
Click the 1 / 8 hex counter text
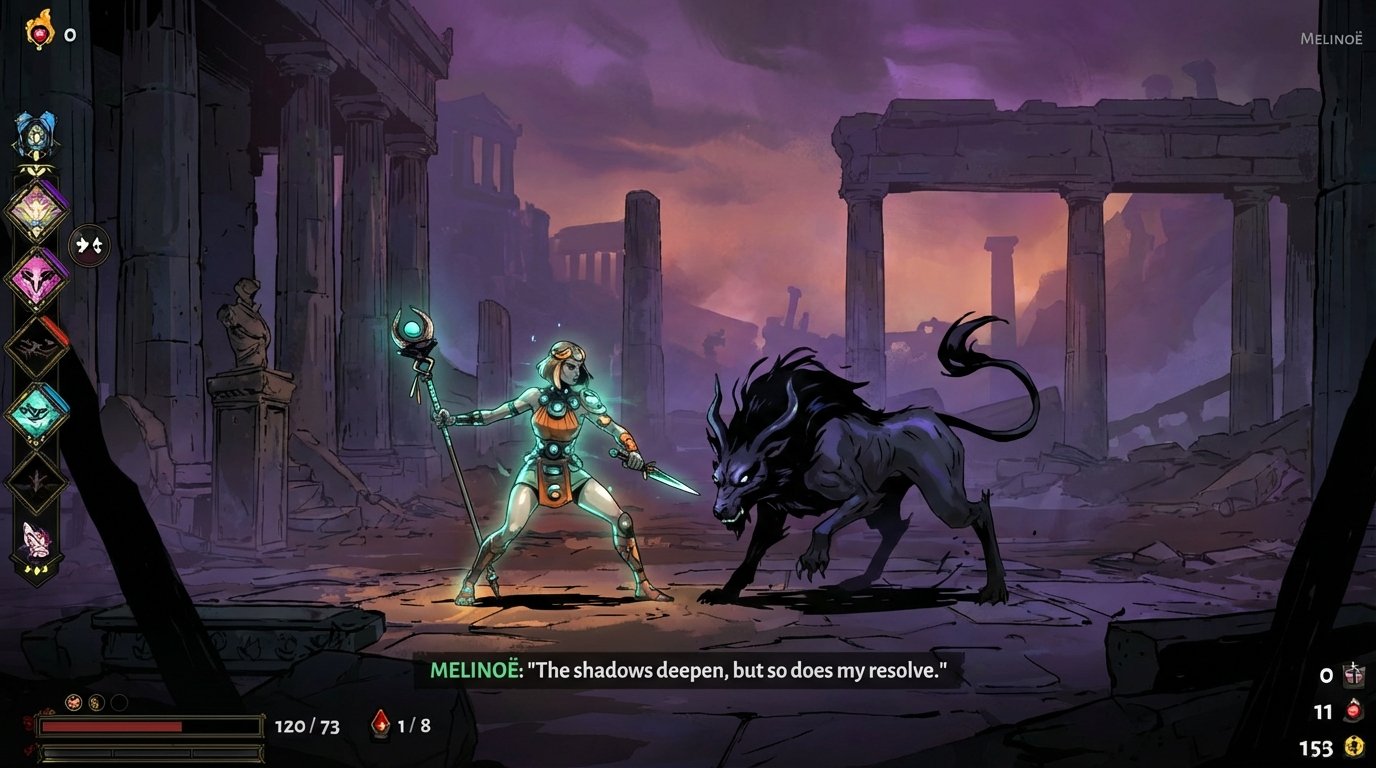click(415, 727)
